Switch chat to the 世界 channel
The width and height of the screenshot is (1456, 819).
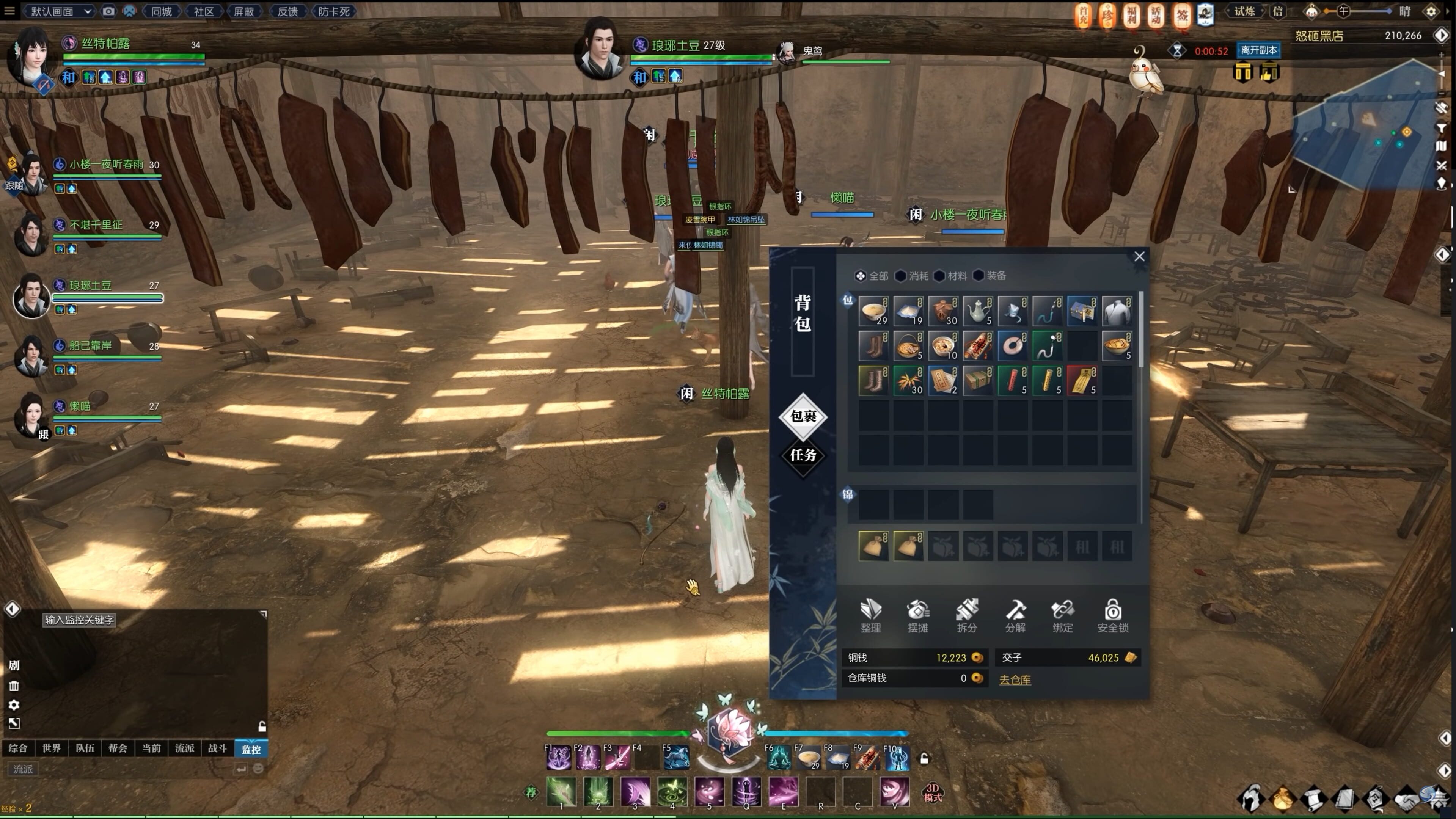coord(52,748)
